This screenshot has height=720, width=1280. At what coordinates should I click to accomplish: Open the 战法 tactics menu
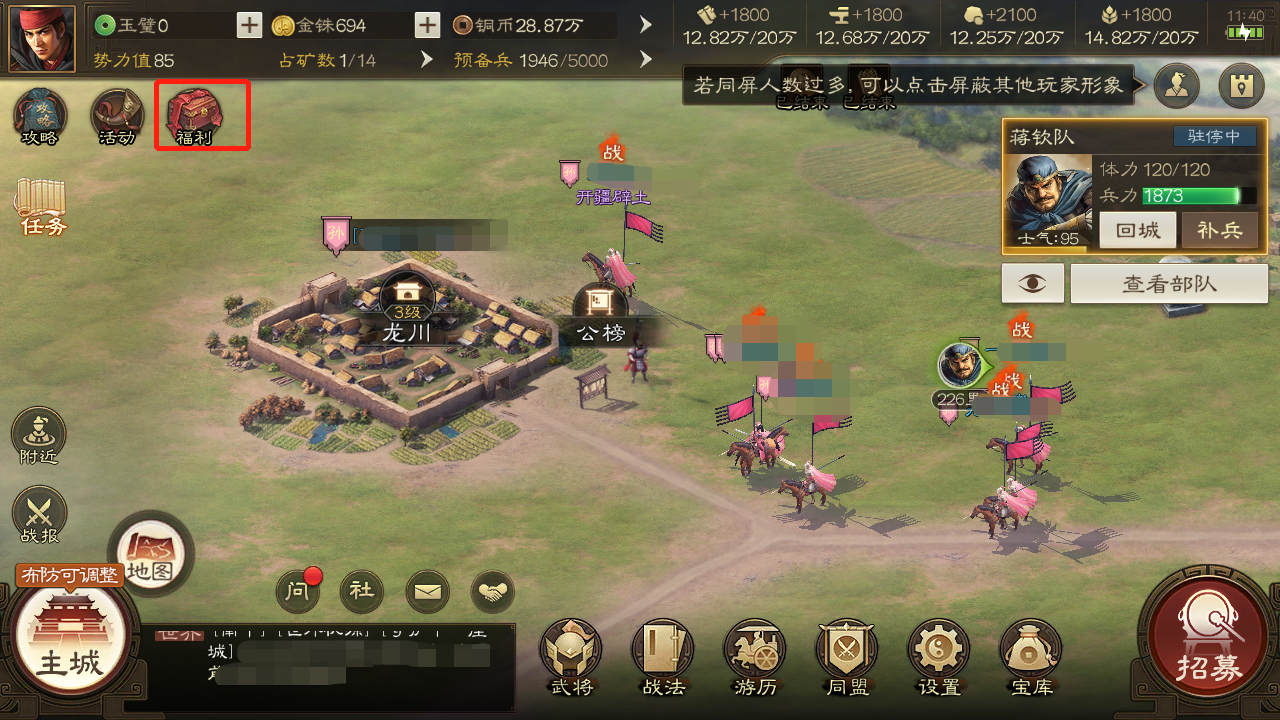click(x=663, y=655)
